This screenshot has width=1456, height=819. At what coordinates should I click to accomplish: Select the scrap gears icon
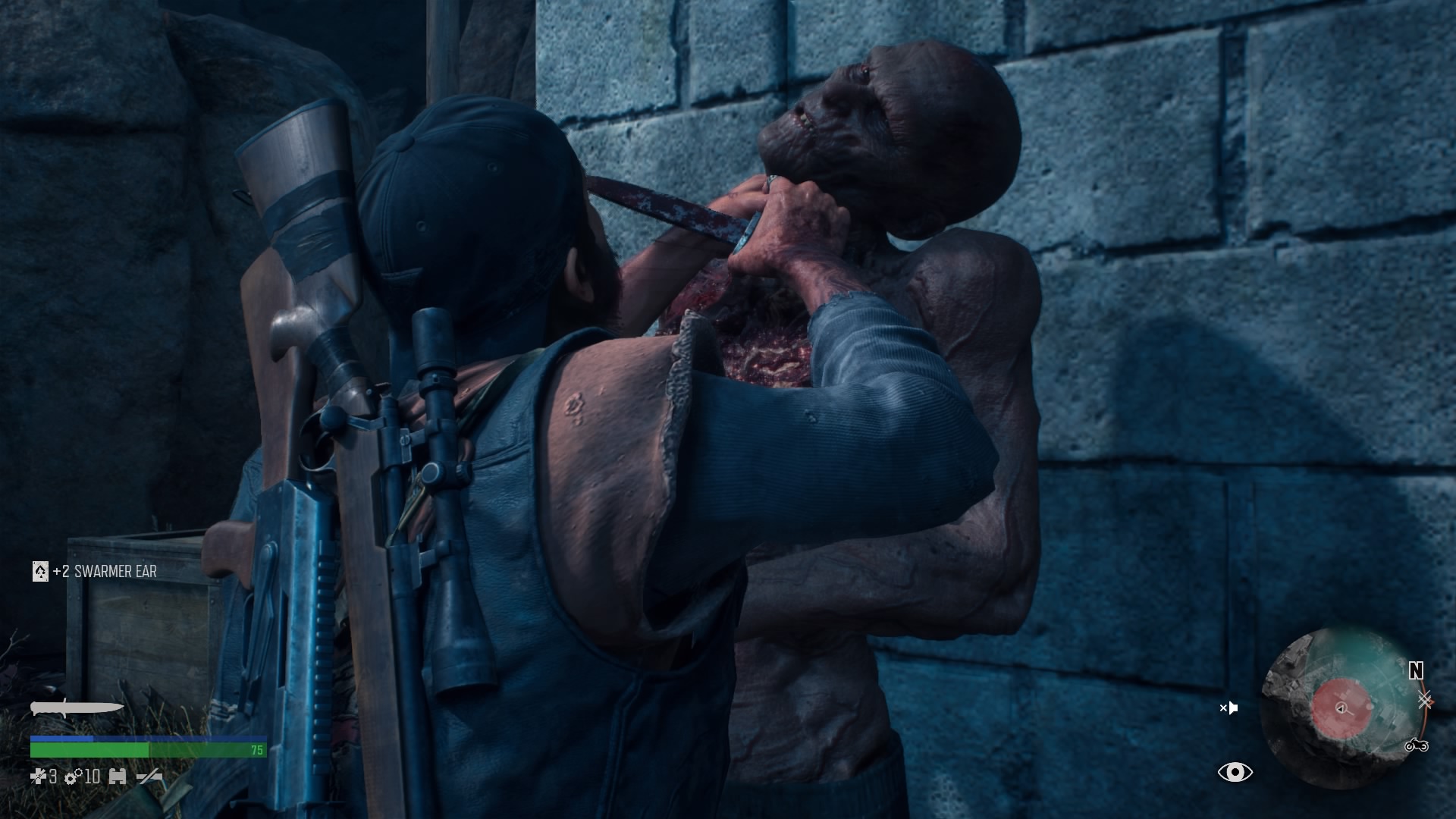(x=74, y=776)
